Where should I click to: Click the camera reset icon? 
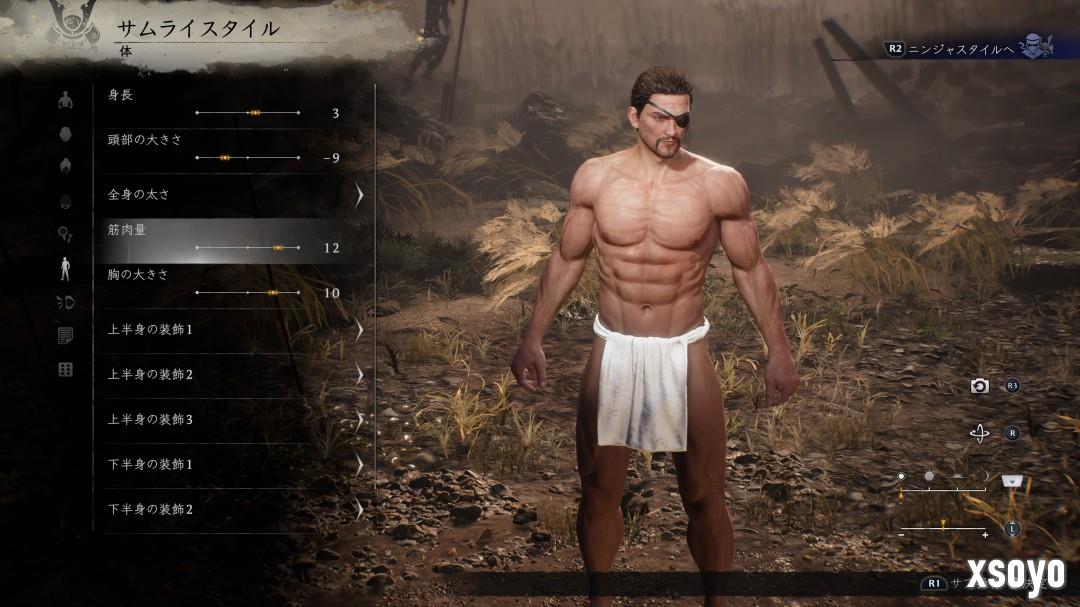980,386
